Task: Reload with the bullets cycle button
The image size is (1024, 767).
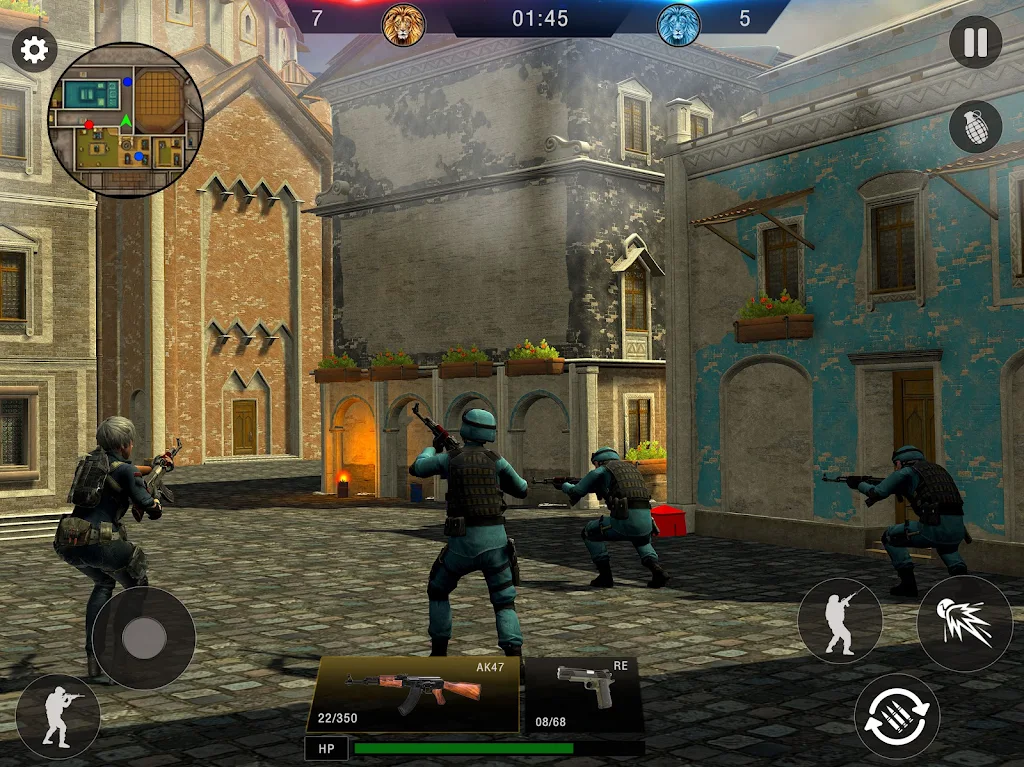Action: click(897, 716)
